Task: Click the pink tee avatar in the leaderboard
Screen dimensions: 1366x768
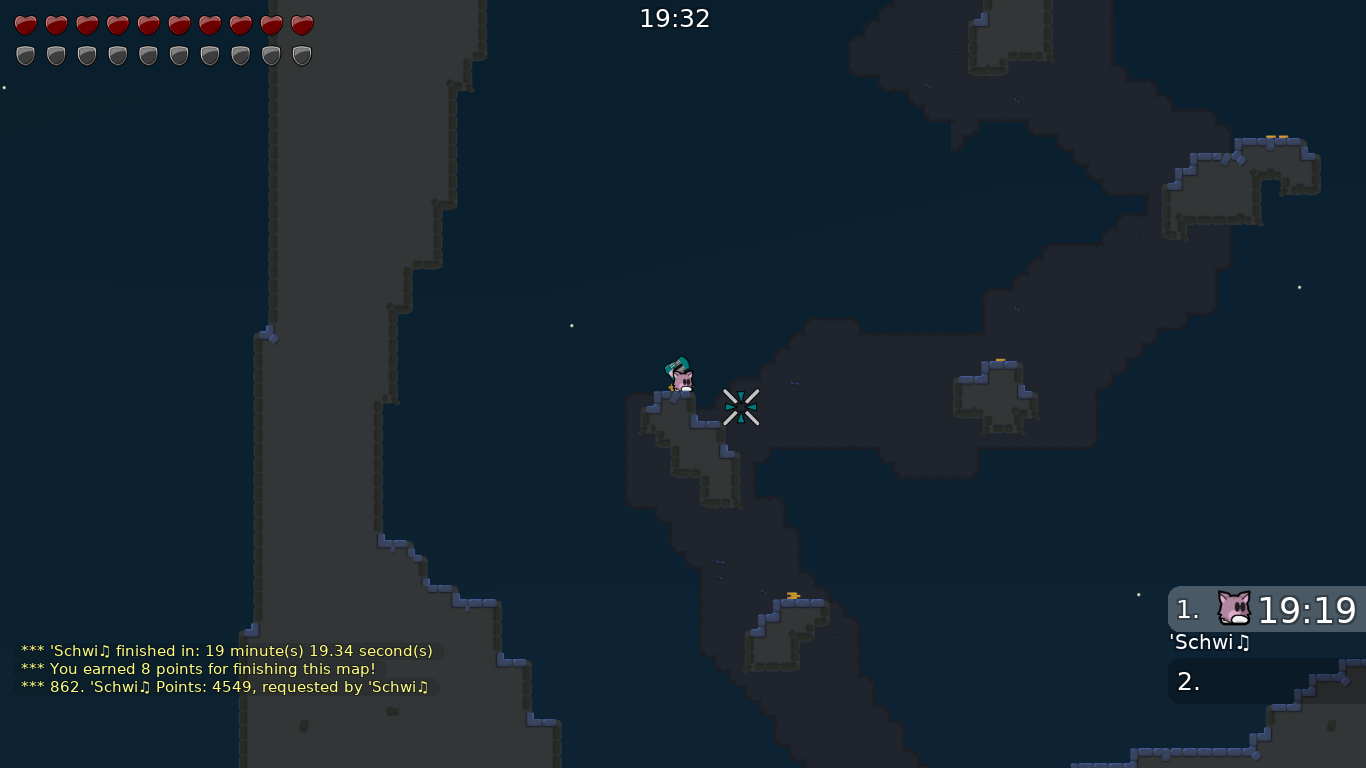Action: (1233, 608)
